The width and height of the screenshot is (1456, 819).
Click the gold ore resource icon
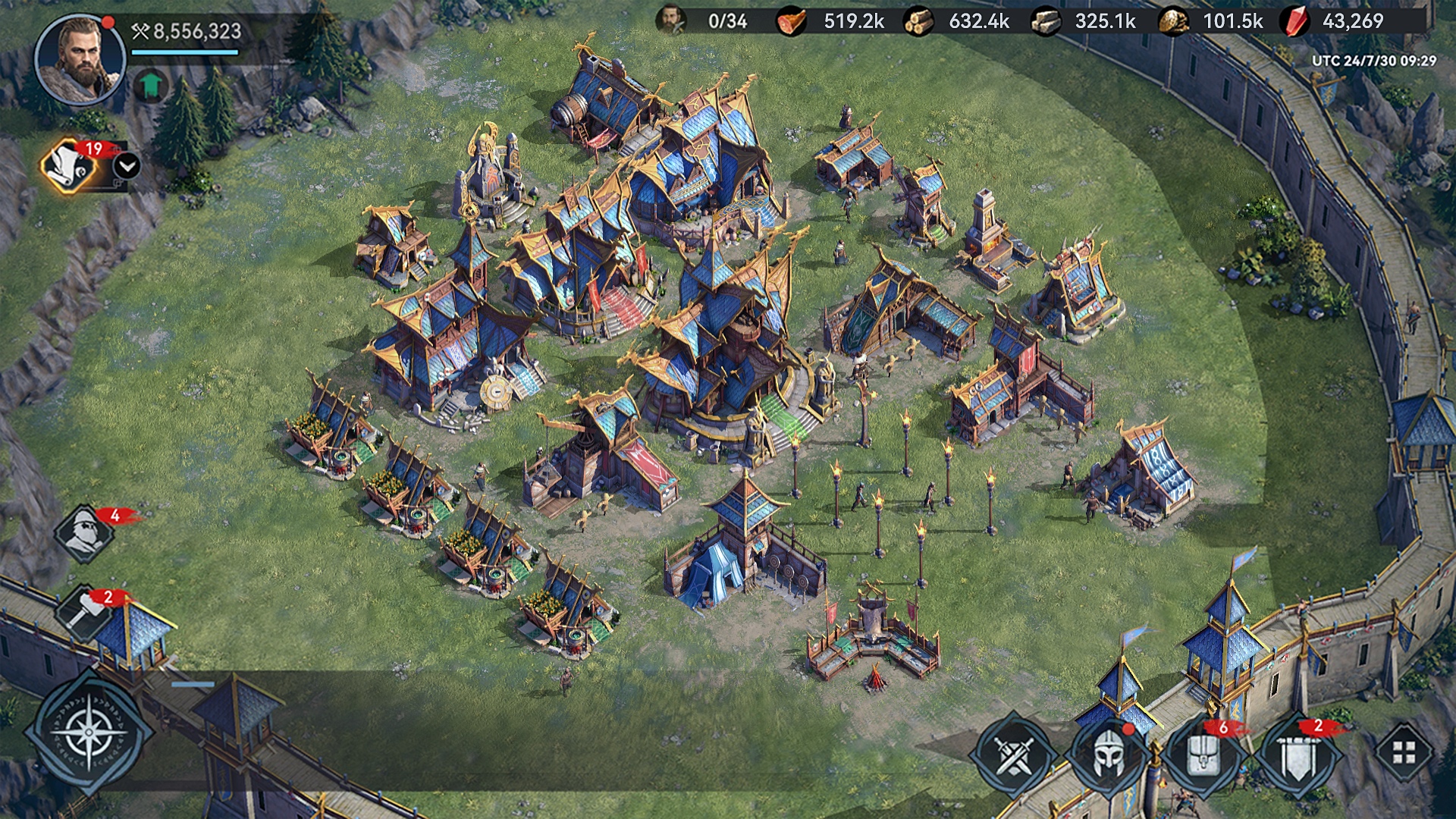[1173, 21]
